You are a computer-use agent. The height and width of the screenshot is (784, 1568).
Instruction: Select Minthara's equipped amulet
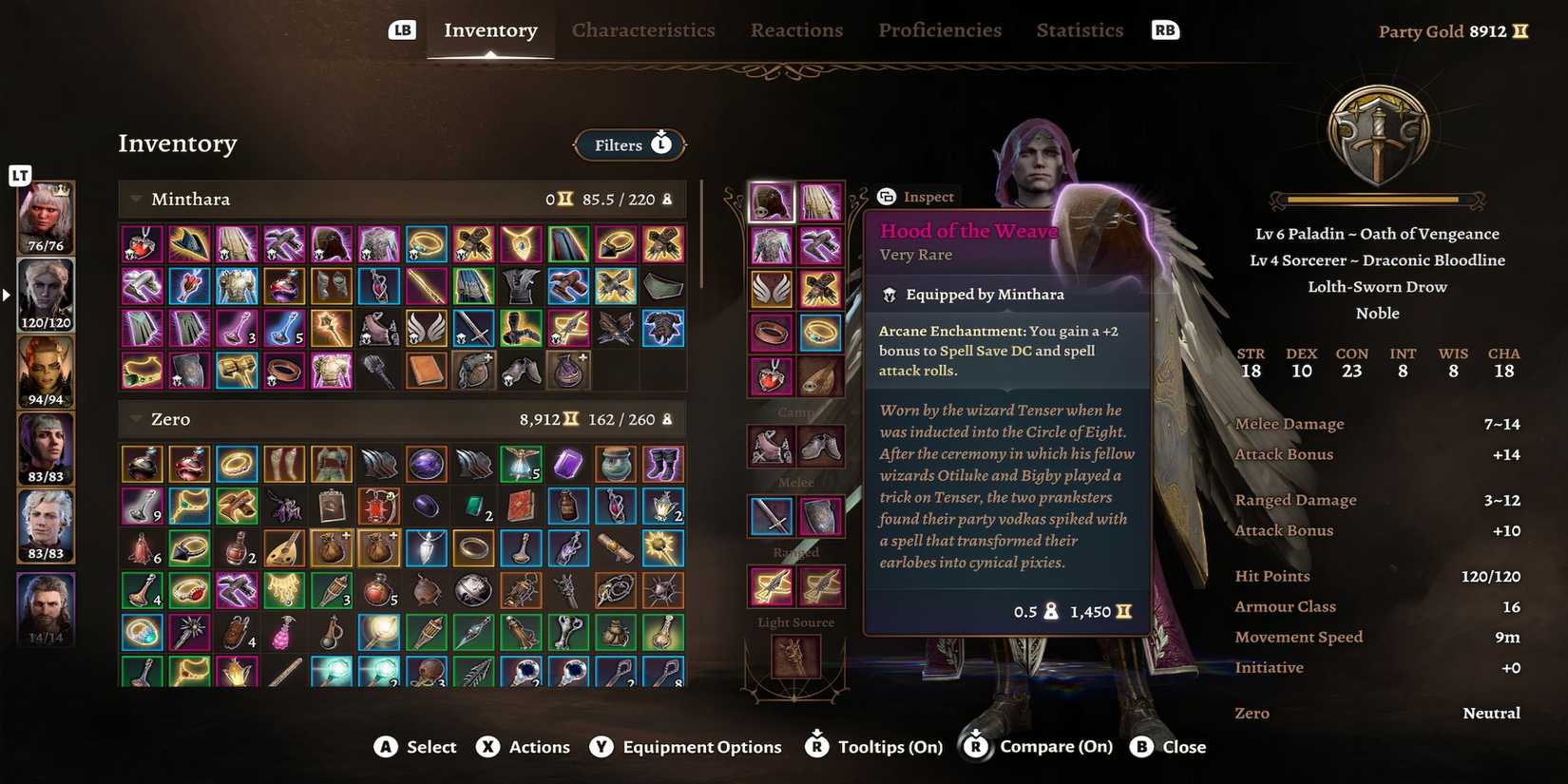tap(772, 376)
